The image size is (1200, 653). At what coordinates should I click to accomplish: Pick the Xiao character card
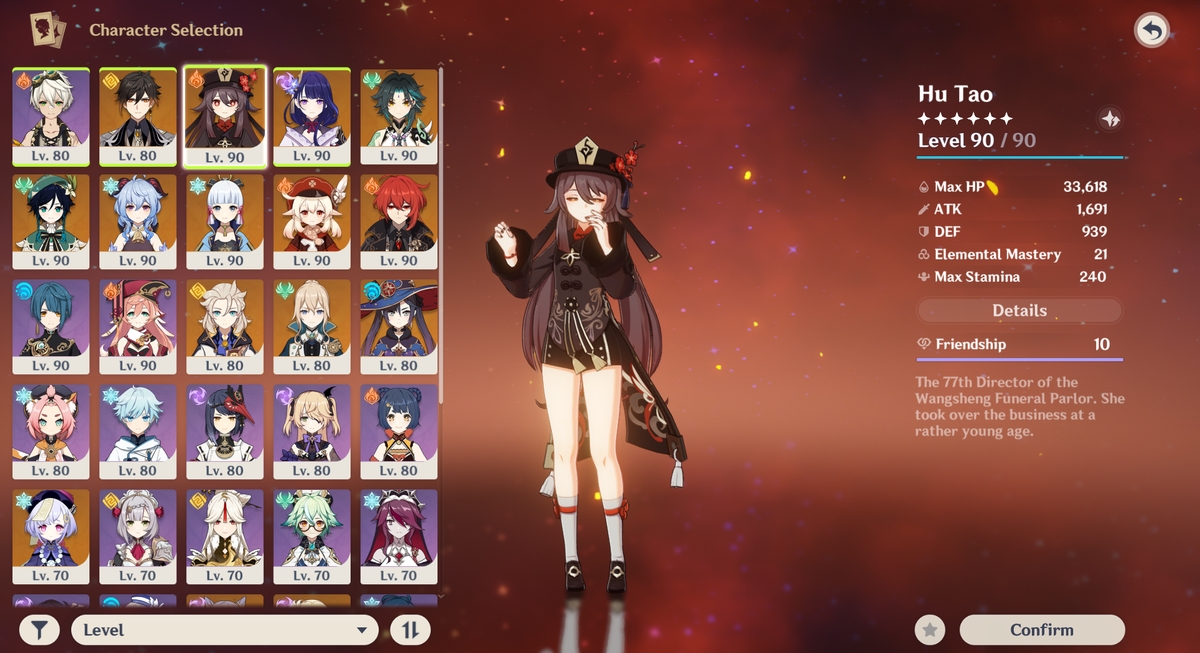pyautogui.click(x=399, y=116)
